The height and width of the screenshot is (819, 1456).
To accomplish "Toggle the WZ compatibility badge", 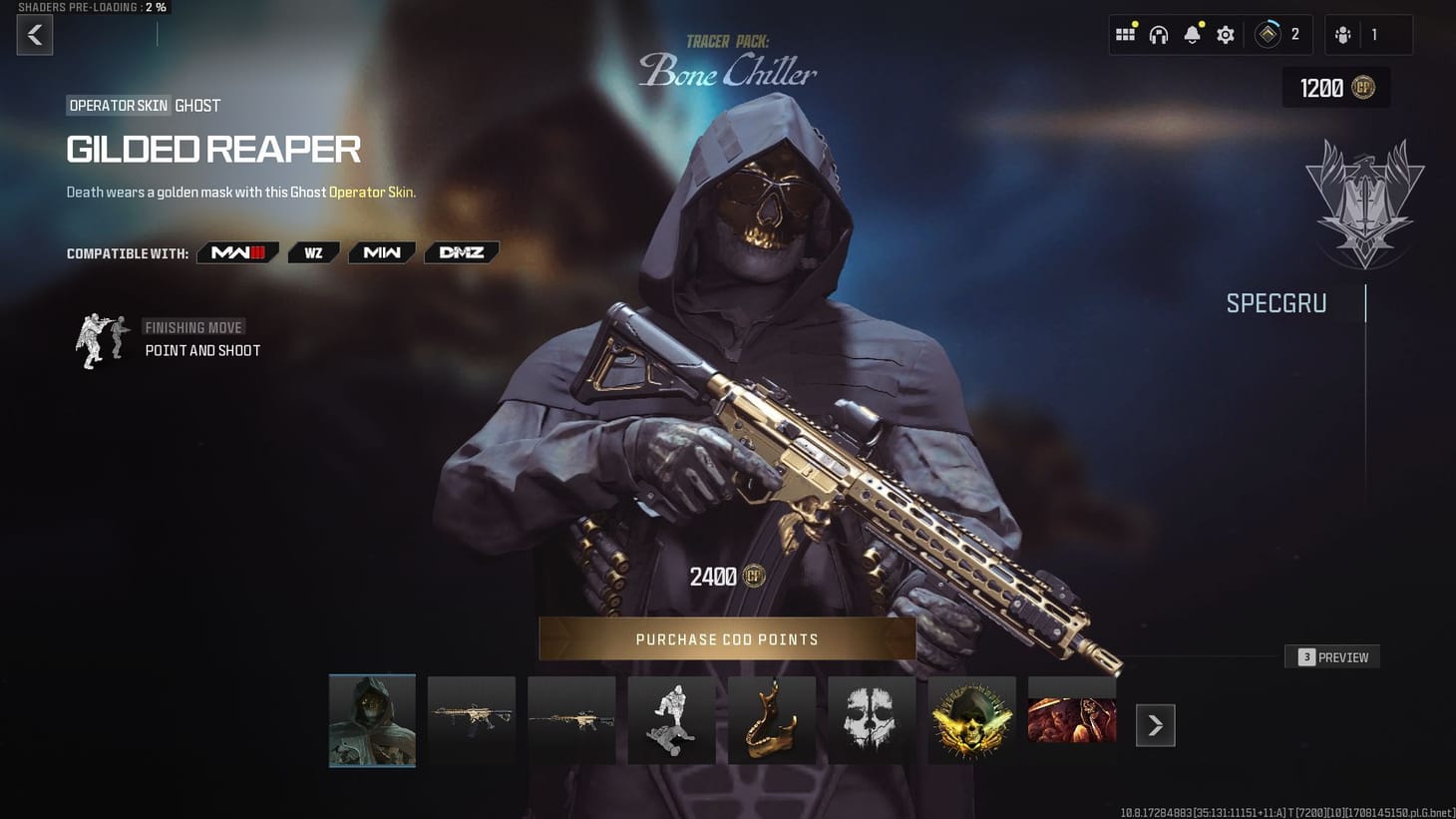I will (x=313, y=252).
